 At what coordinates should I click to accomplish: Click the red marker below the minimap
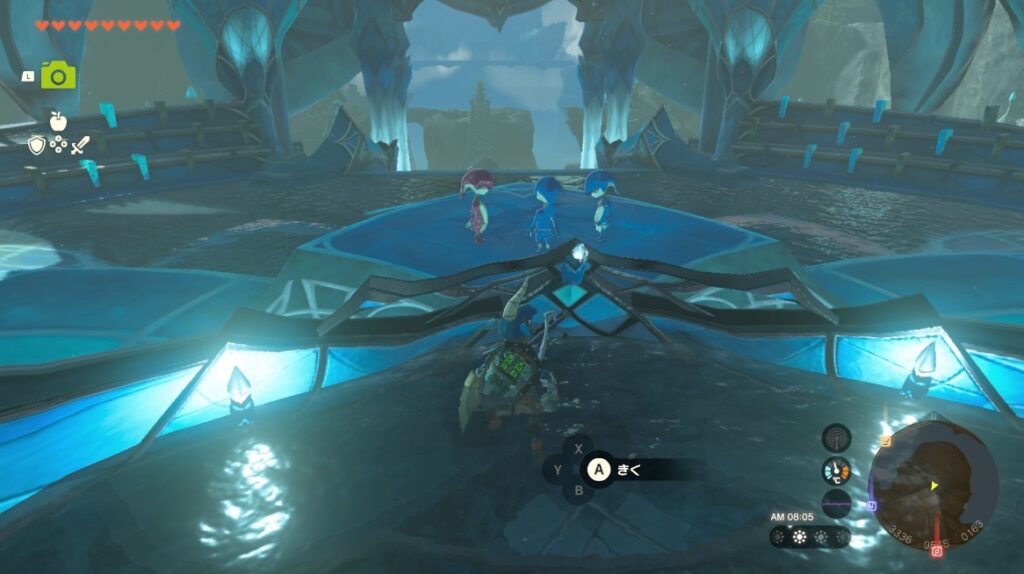pyautogui.click(x=937, y=551)
